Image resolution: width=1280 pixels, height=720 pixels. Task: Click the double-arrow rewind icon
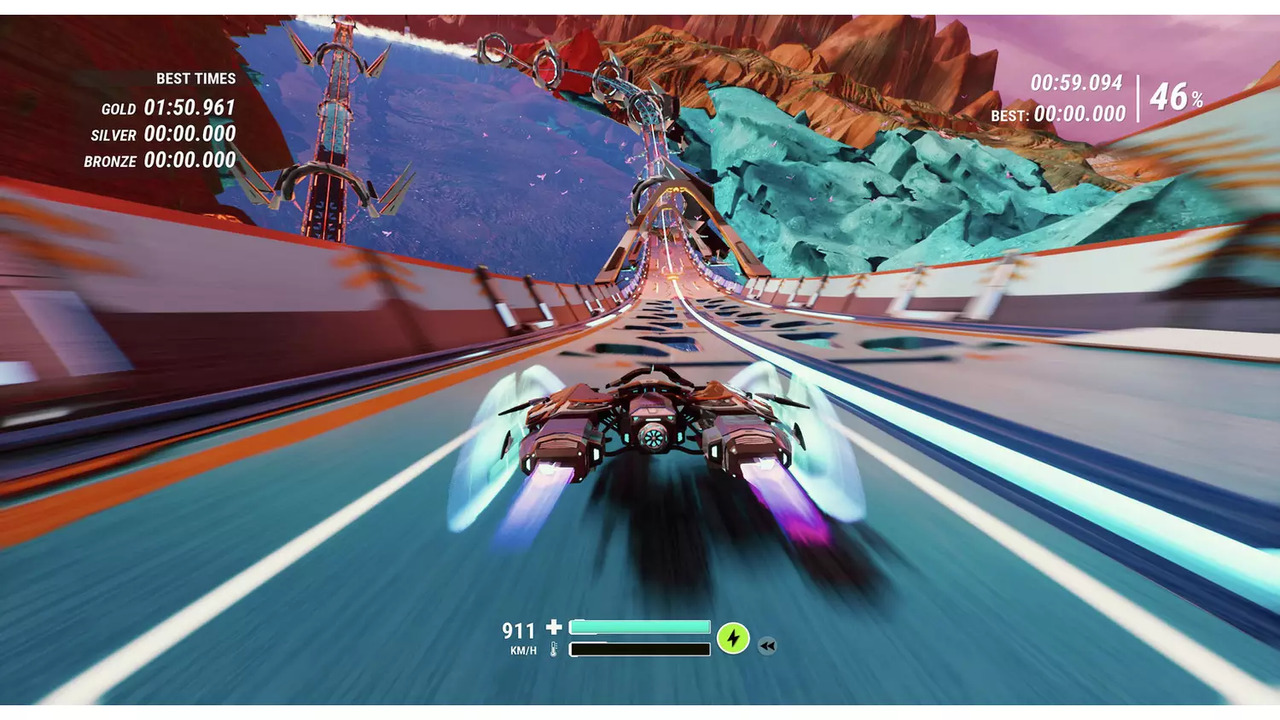point(767,646)
